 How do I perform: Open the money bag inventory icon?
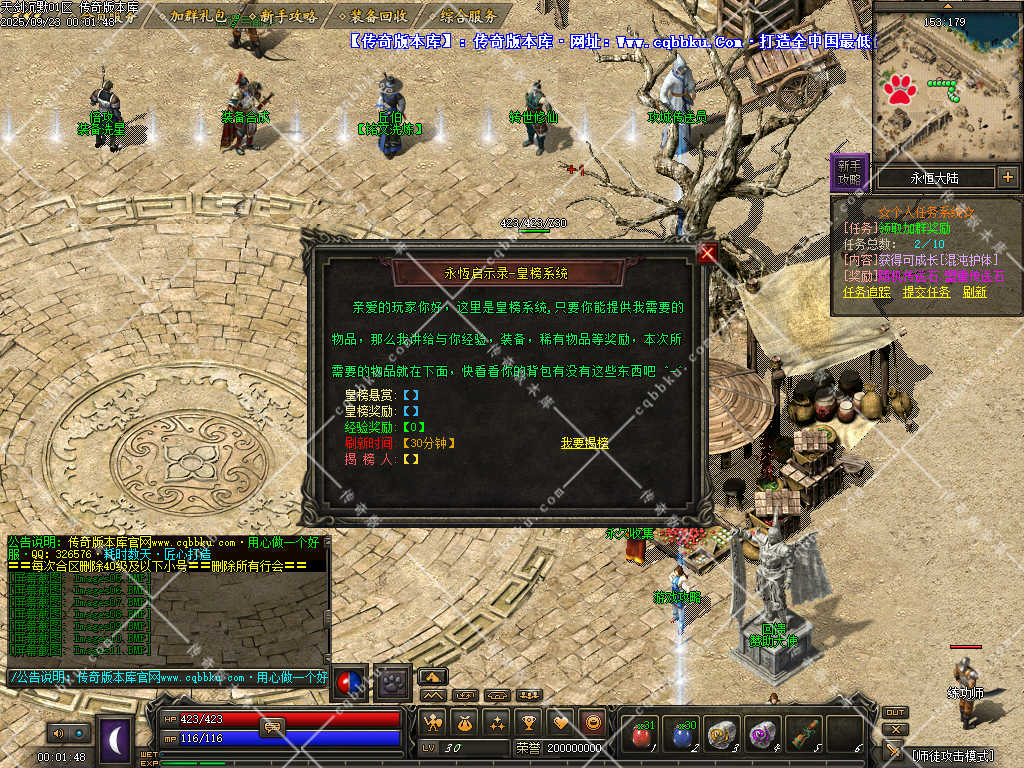click(464, 722)
